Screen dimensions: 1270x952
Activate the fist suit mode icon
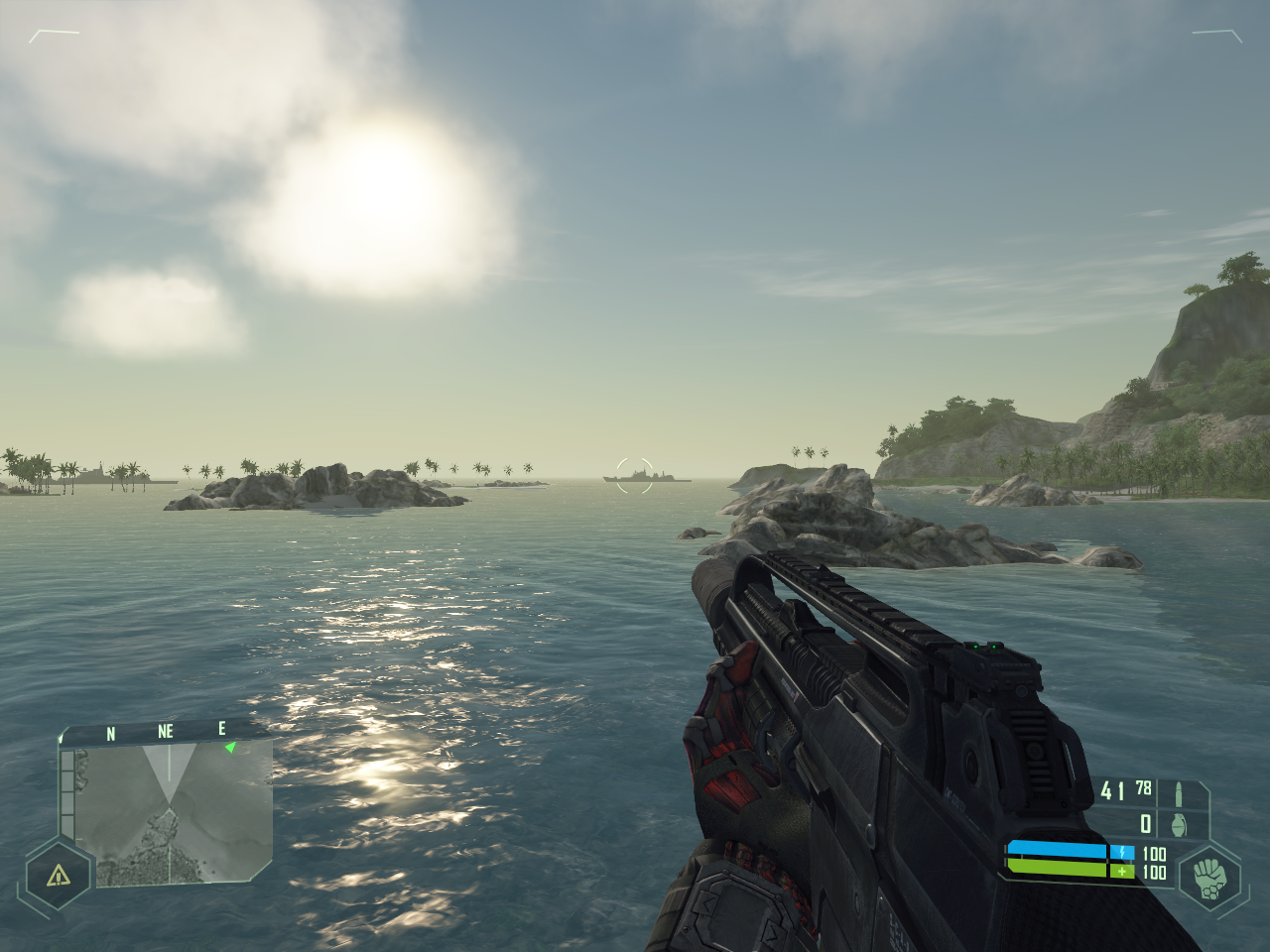coord(1209,878)
